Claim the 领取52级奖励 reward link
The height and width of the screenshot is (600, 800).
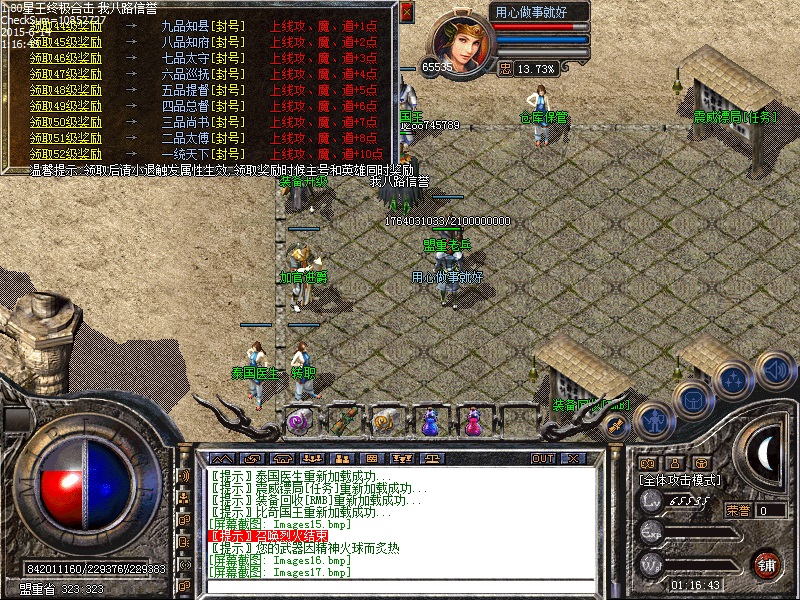(66, 154)
